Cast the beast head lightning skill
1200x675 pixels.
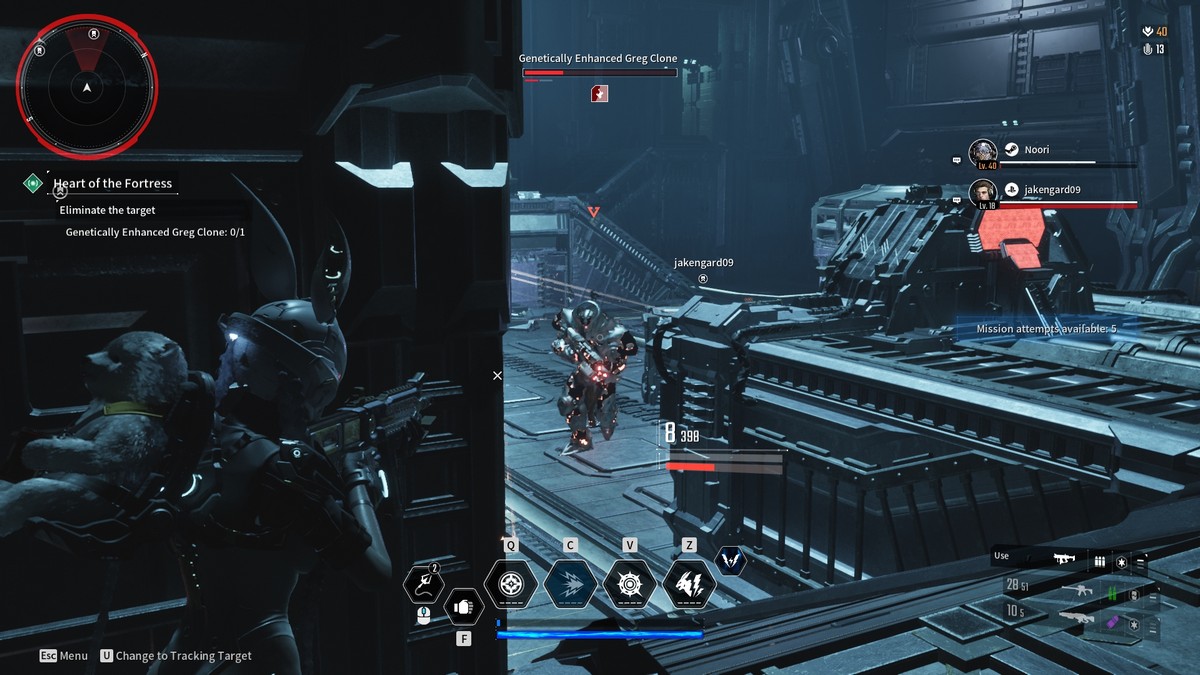coord(689,583)
